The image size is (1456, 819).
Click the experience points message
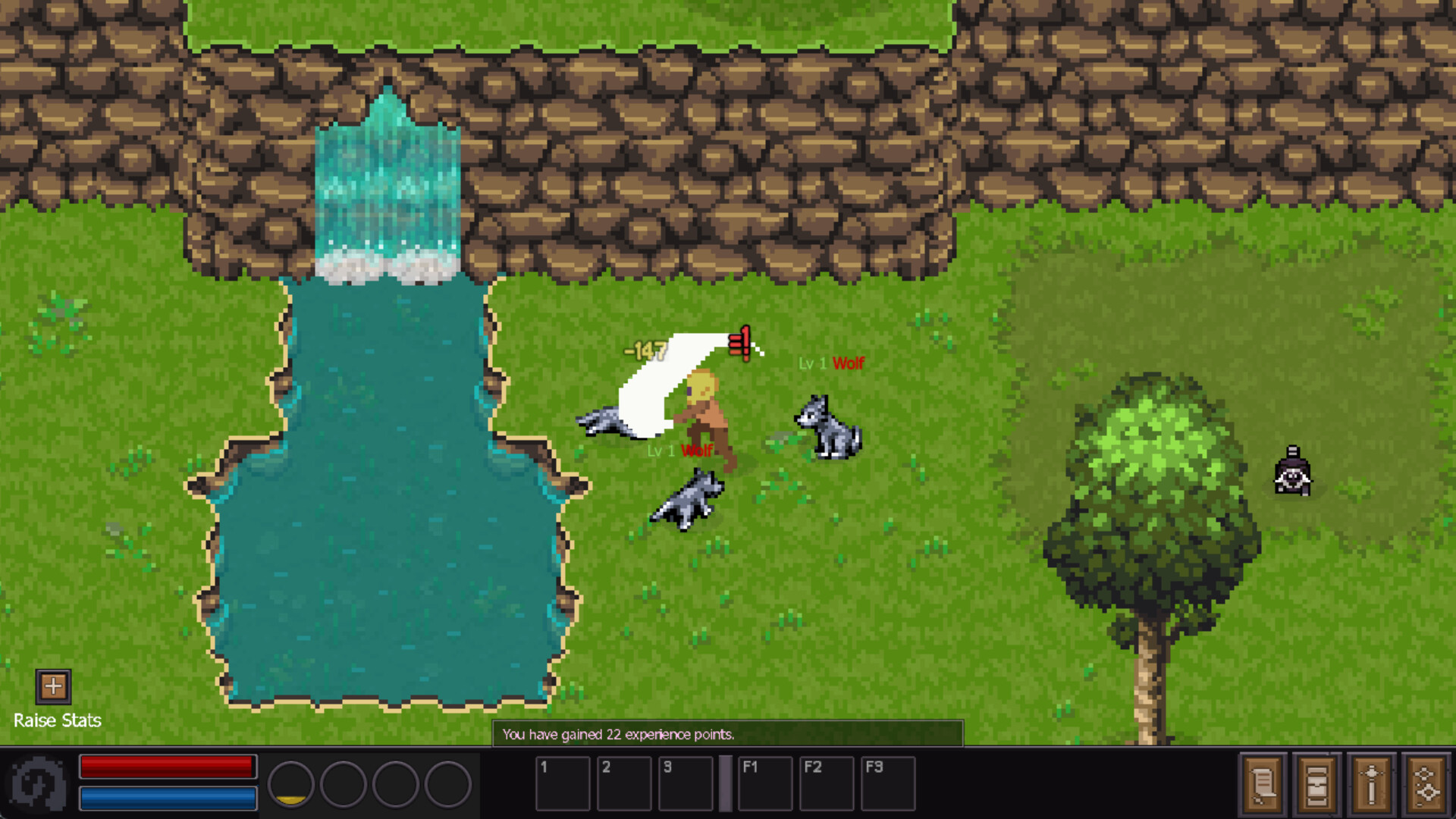click(620, 734)
